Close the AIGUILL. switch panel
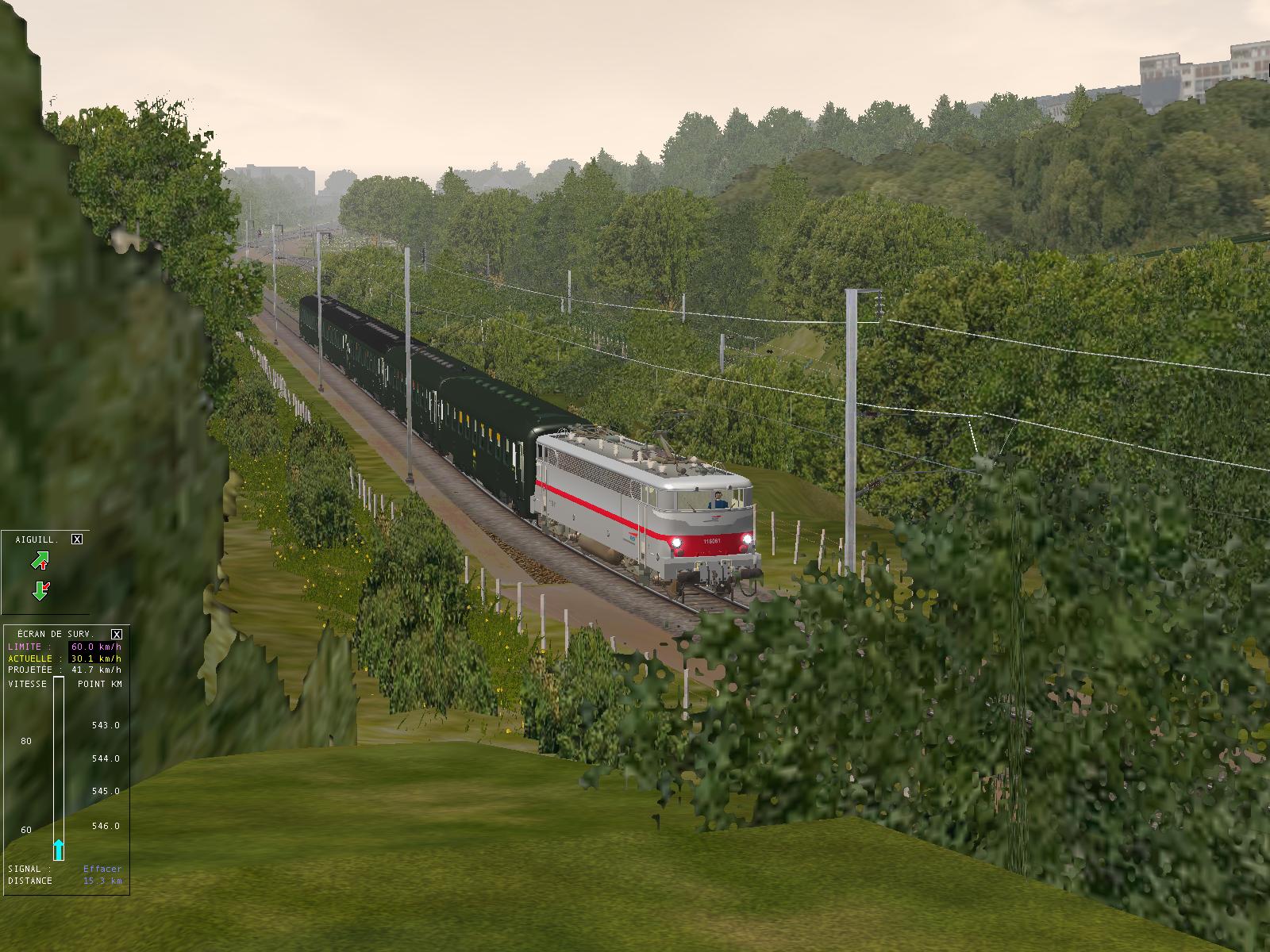 pos(77,539)
